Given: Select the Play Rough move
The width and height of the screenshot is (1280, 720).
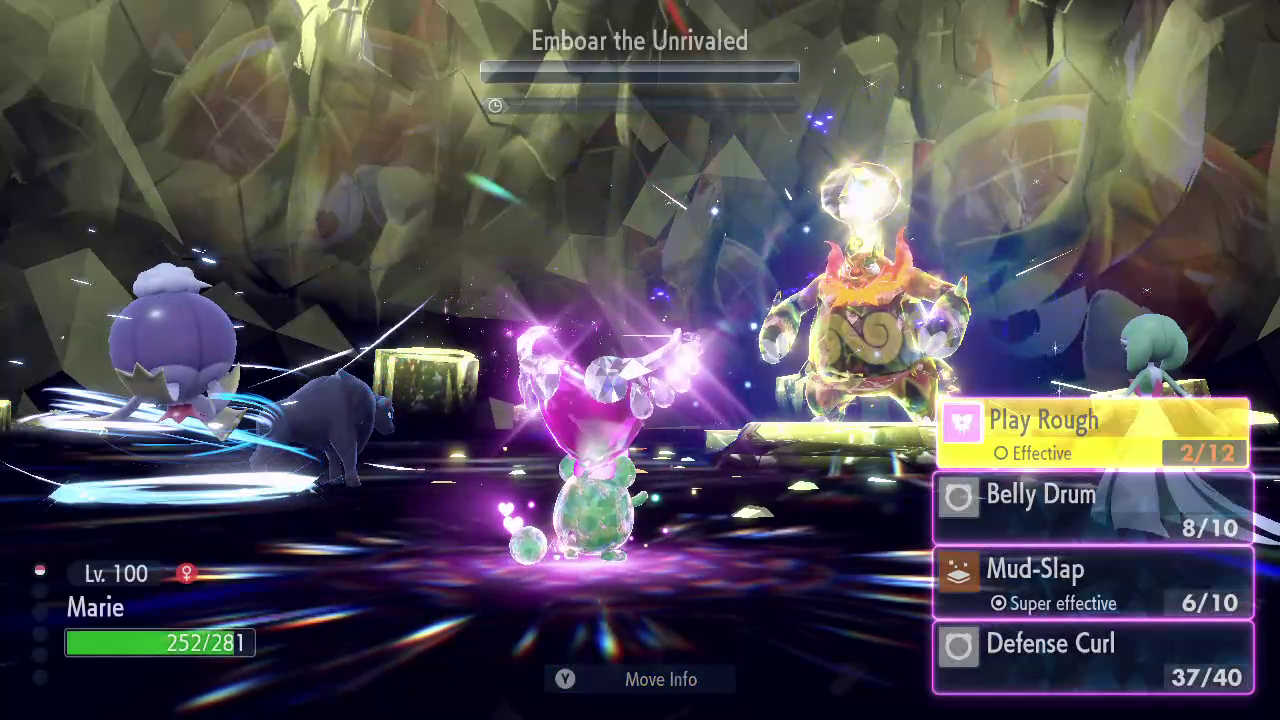Looking at the screenshot, I should coord(1093,434).
